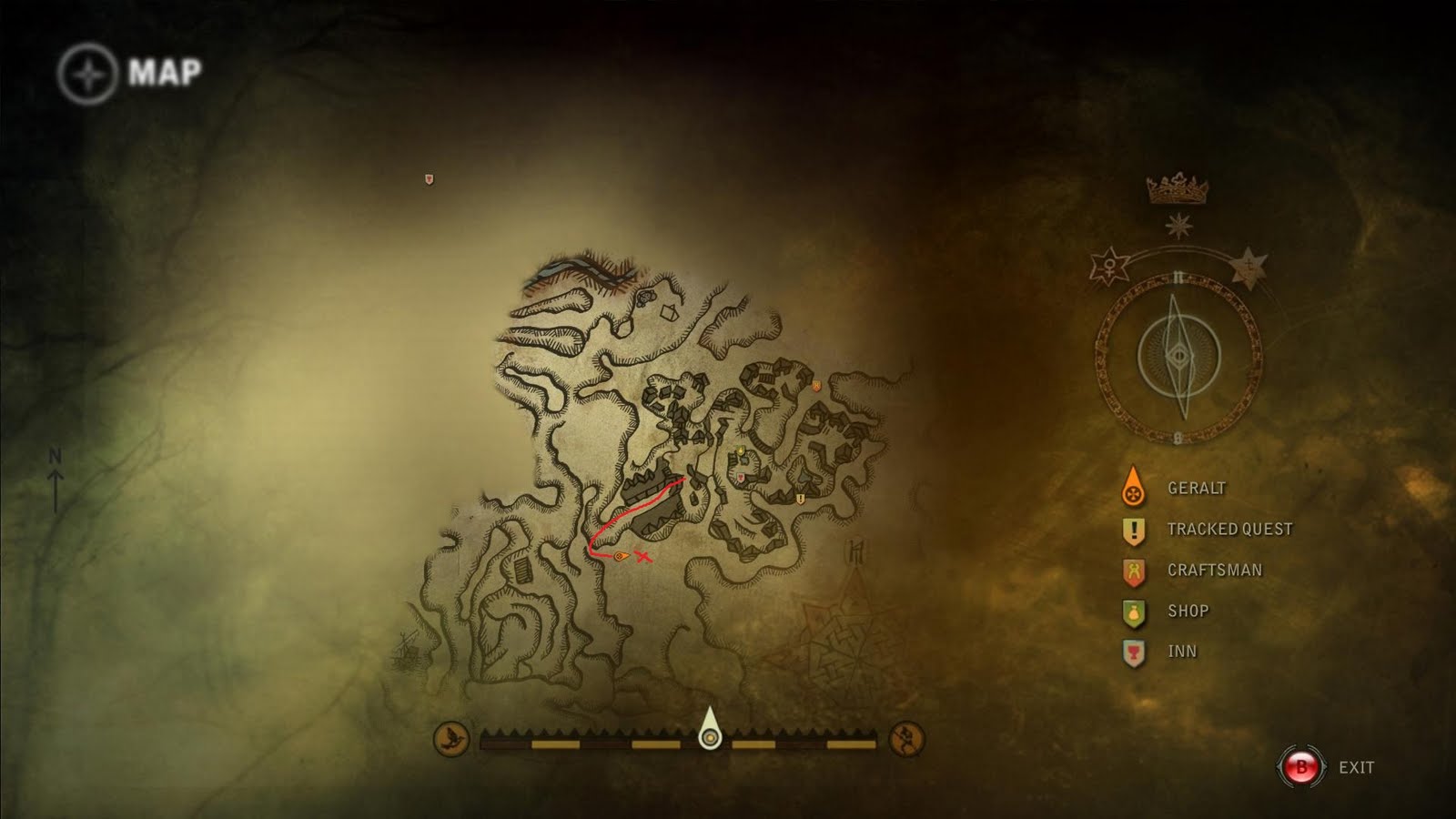Click the green shop marker in town
The image size is (1456, 819).
pyautogui.click(x=742, y=449)
